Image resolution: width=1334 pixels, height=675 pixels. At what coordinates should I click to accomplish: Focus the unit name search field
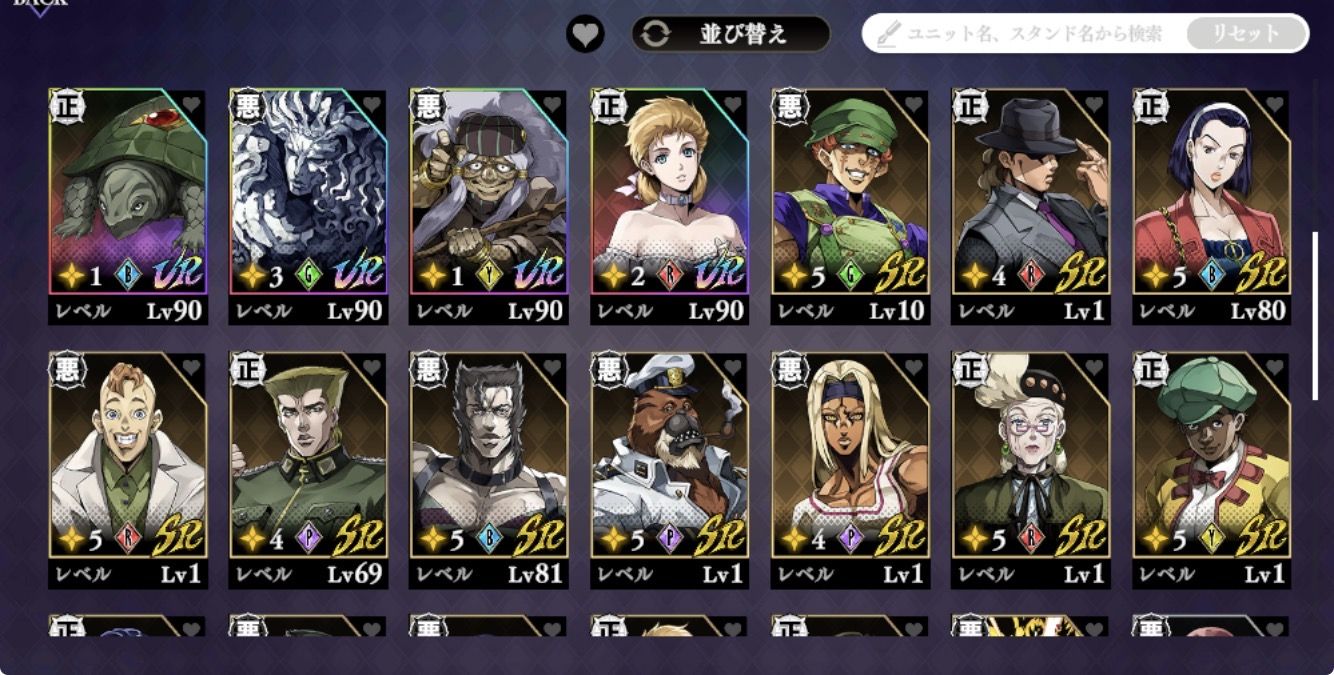(1030, 34)
